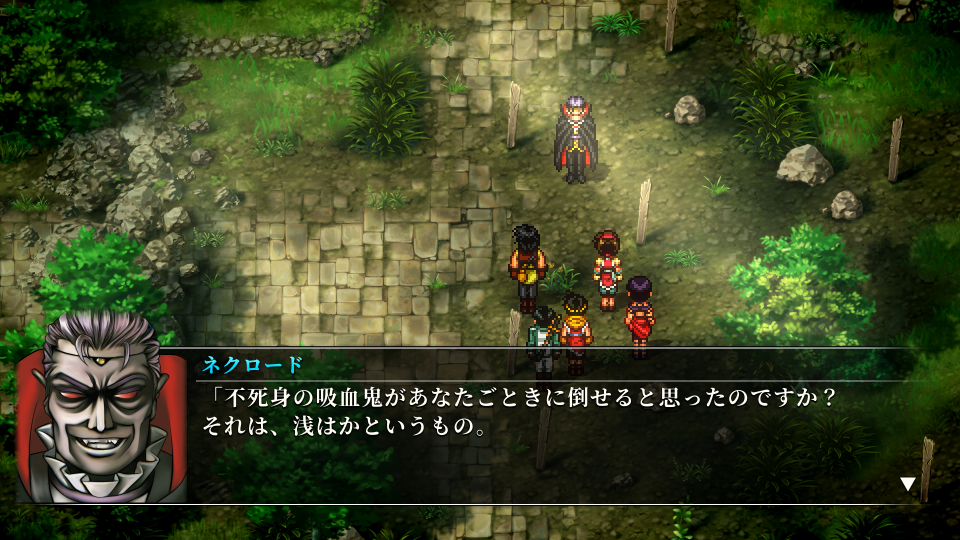Advance dialogue with the white arrow indicator
Image resolution: width=960 pixels, height=540 pixels.
pyautogui.click(x=908, y=484)
